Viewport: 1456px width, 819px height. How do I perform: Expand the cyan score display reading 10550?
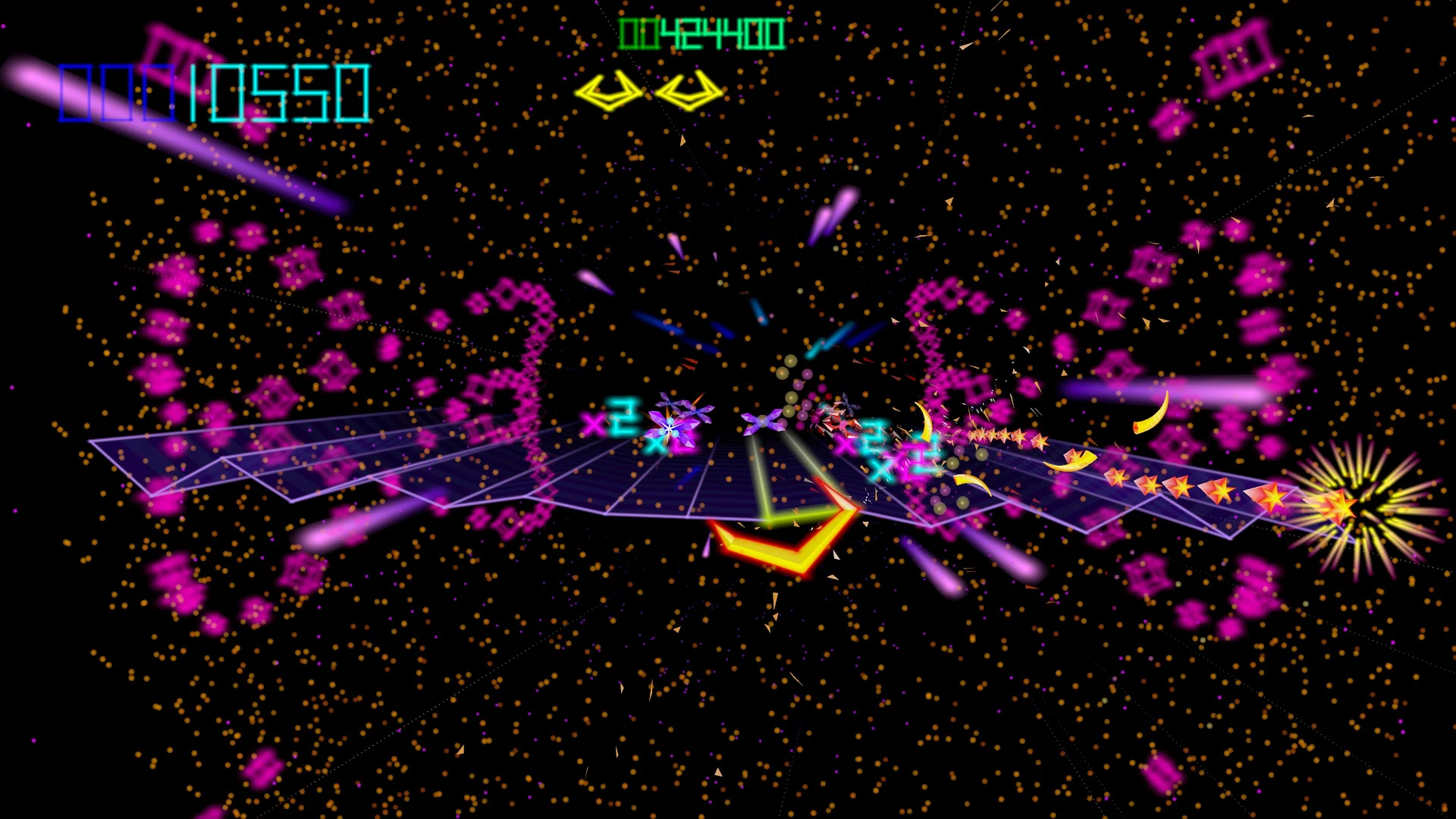279,93
